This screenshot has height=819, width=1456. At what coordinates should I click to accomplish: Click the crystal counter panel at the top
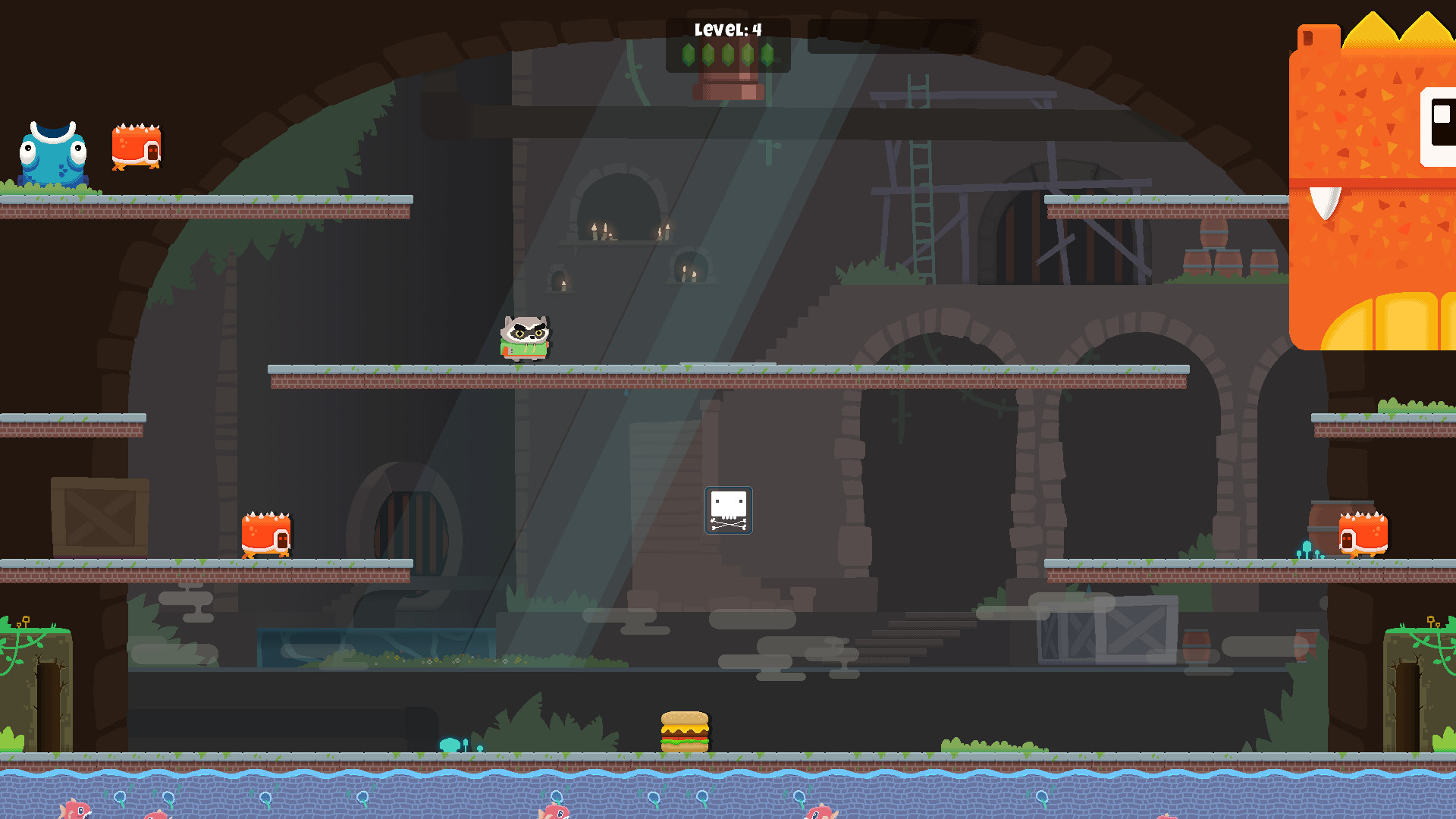pos(728,47)
